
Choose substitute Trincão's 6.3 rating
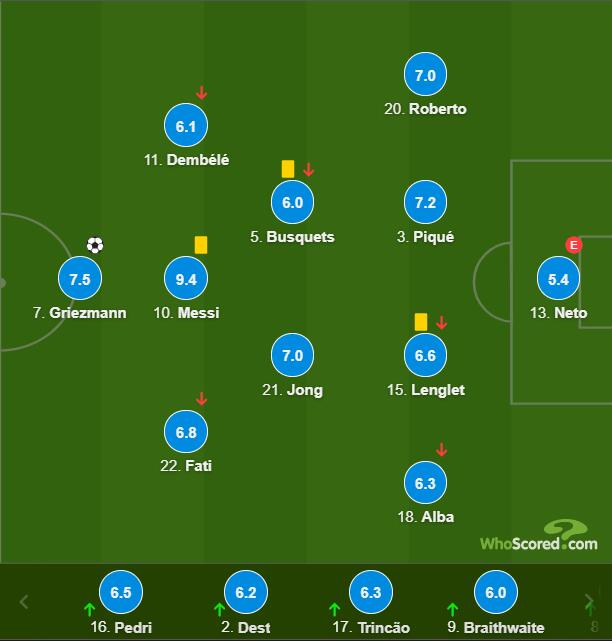[x=370, y=592]
